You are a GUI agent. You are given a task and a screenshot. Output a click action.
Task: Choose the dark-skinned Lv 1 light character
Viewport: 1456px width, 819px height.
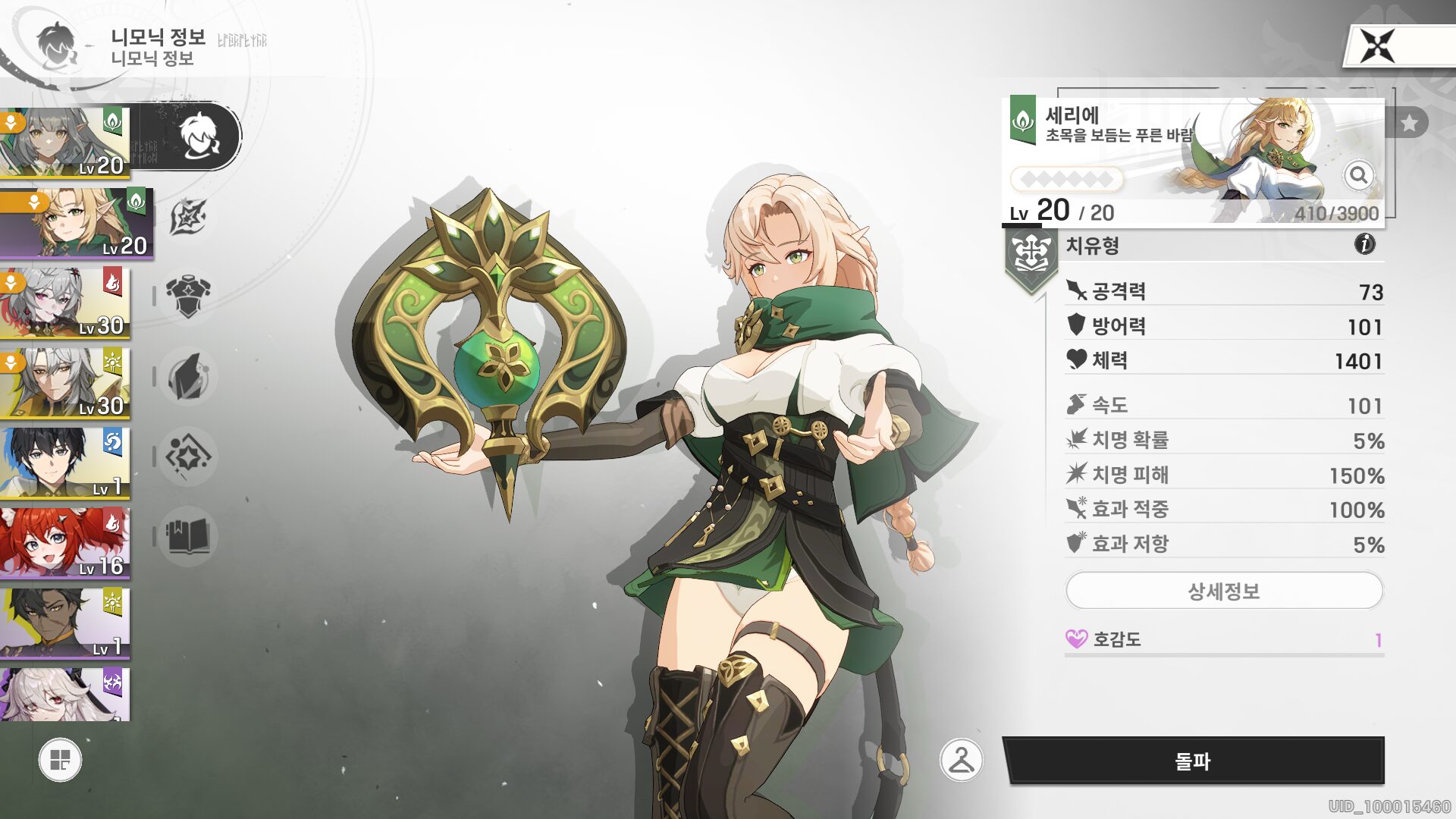(65, 623)
